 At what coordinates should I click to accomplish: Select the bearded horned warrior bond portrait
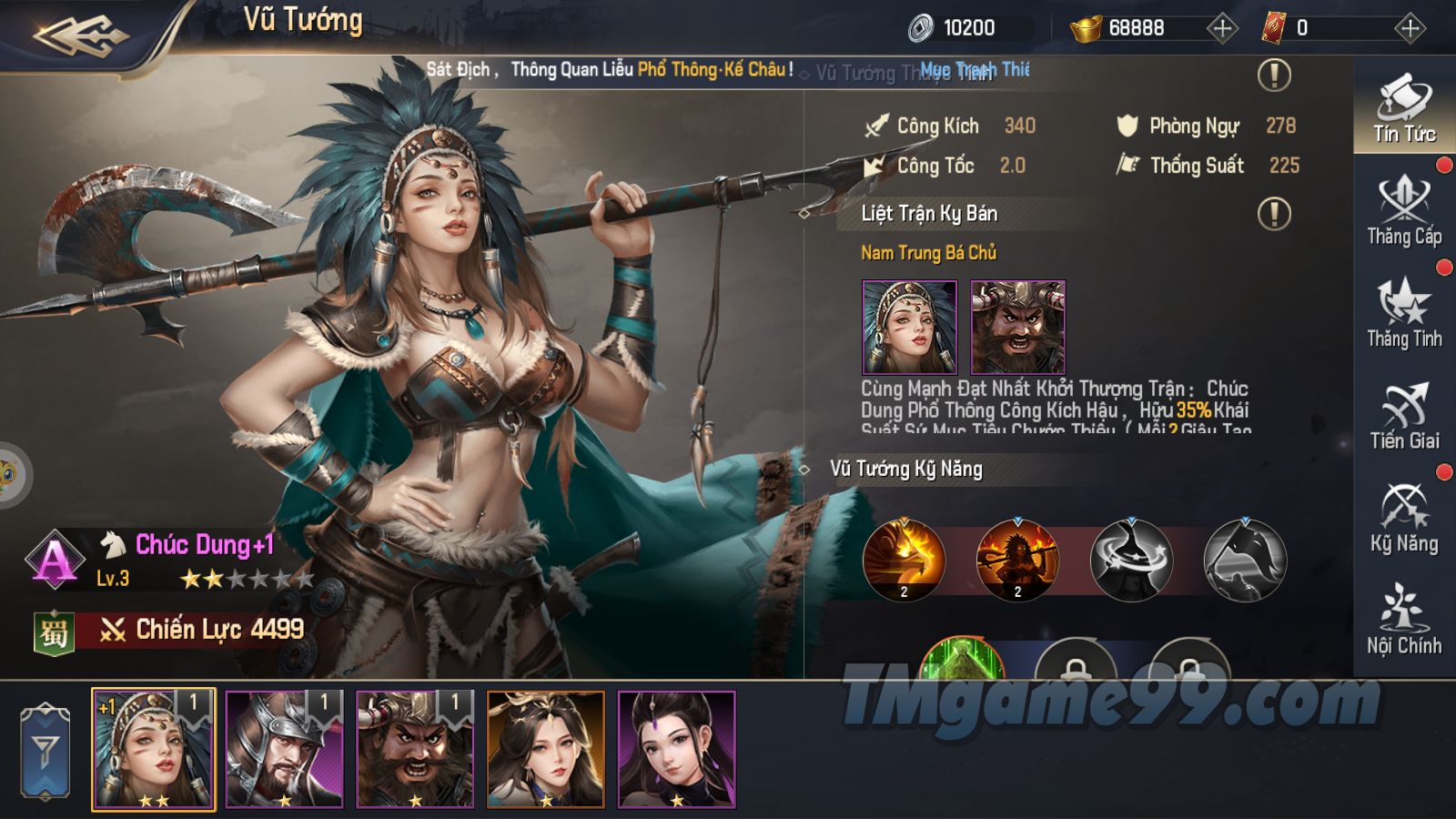1017,328
